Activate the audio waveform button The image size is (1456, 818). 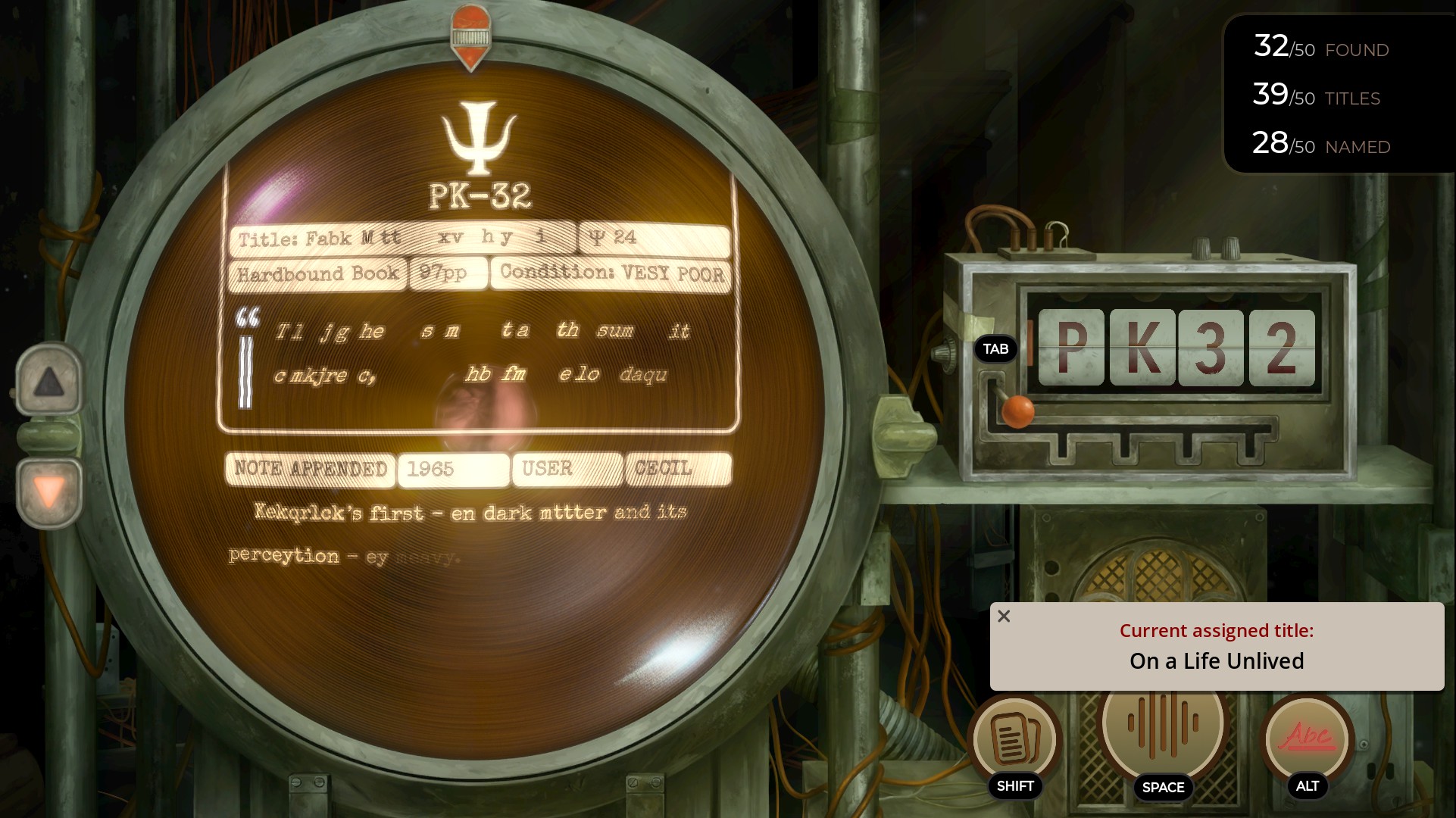1162,723
